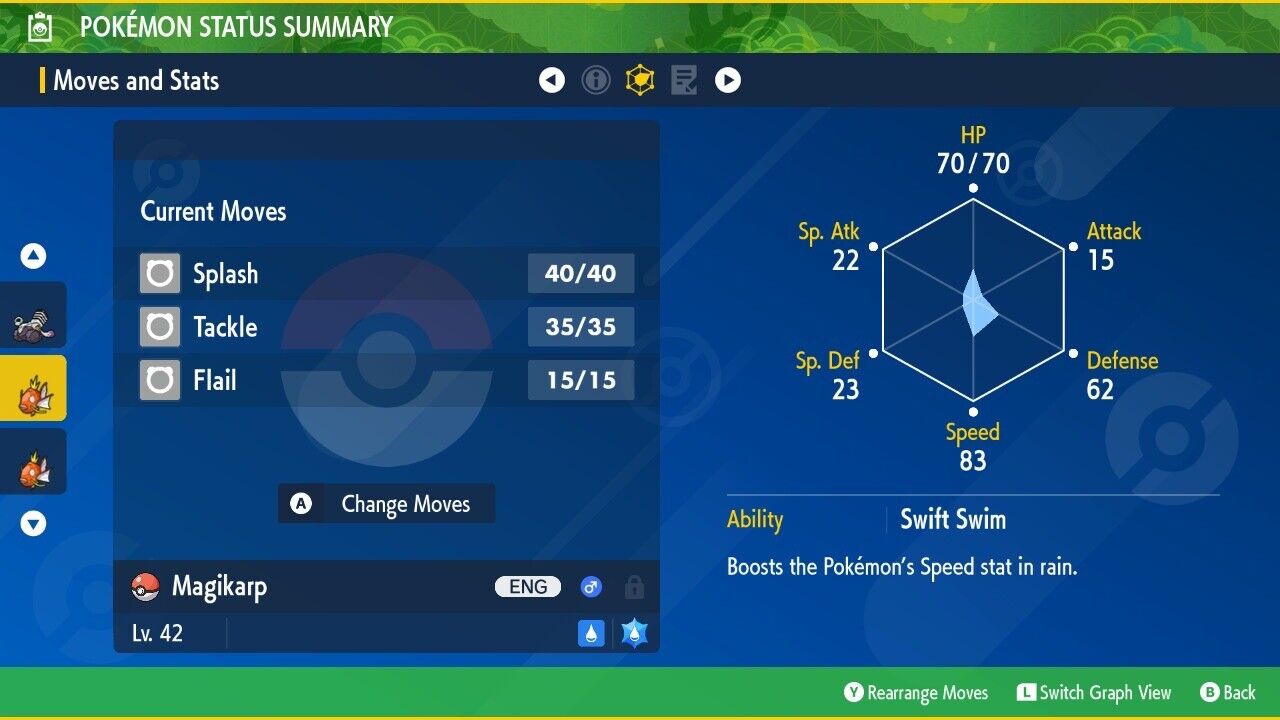The width and height of the screenshot is (1280, 720).
Task: Click the down arrow below party list
Action: tap(33, 523)
